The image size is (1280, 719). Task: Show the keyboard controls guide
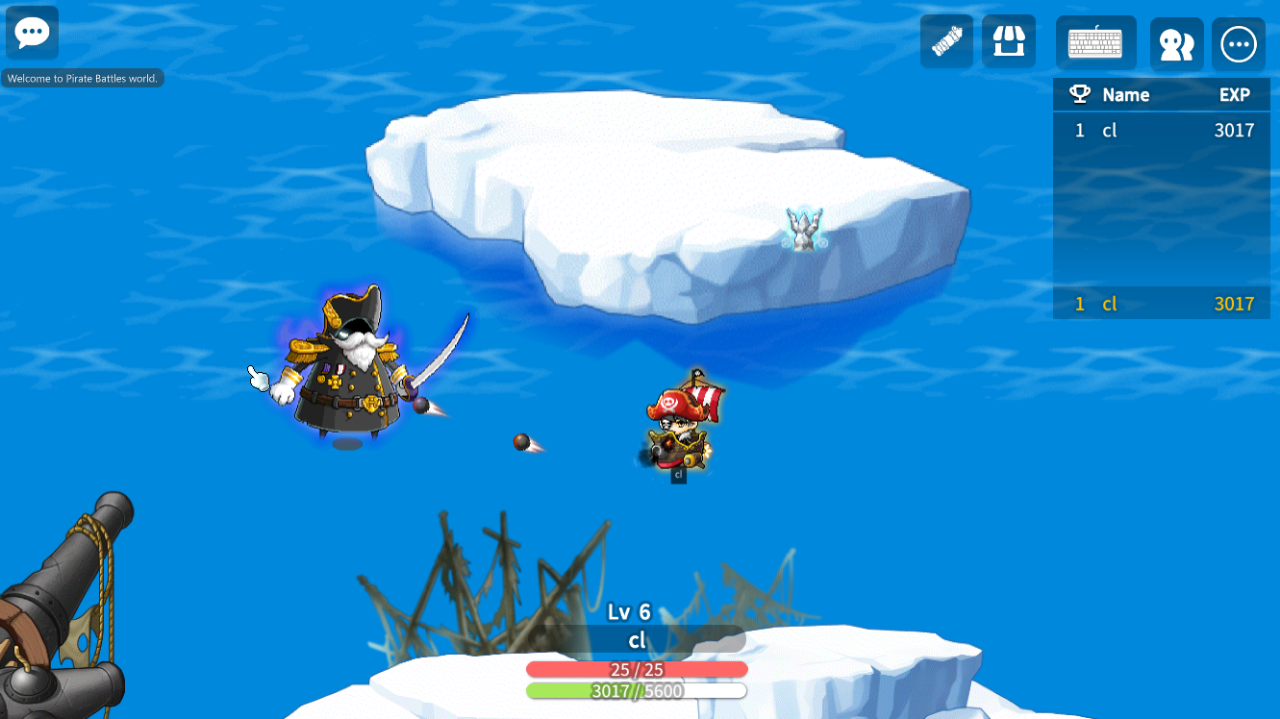point(1095,43)
